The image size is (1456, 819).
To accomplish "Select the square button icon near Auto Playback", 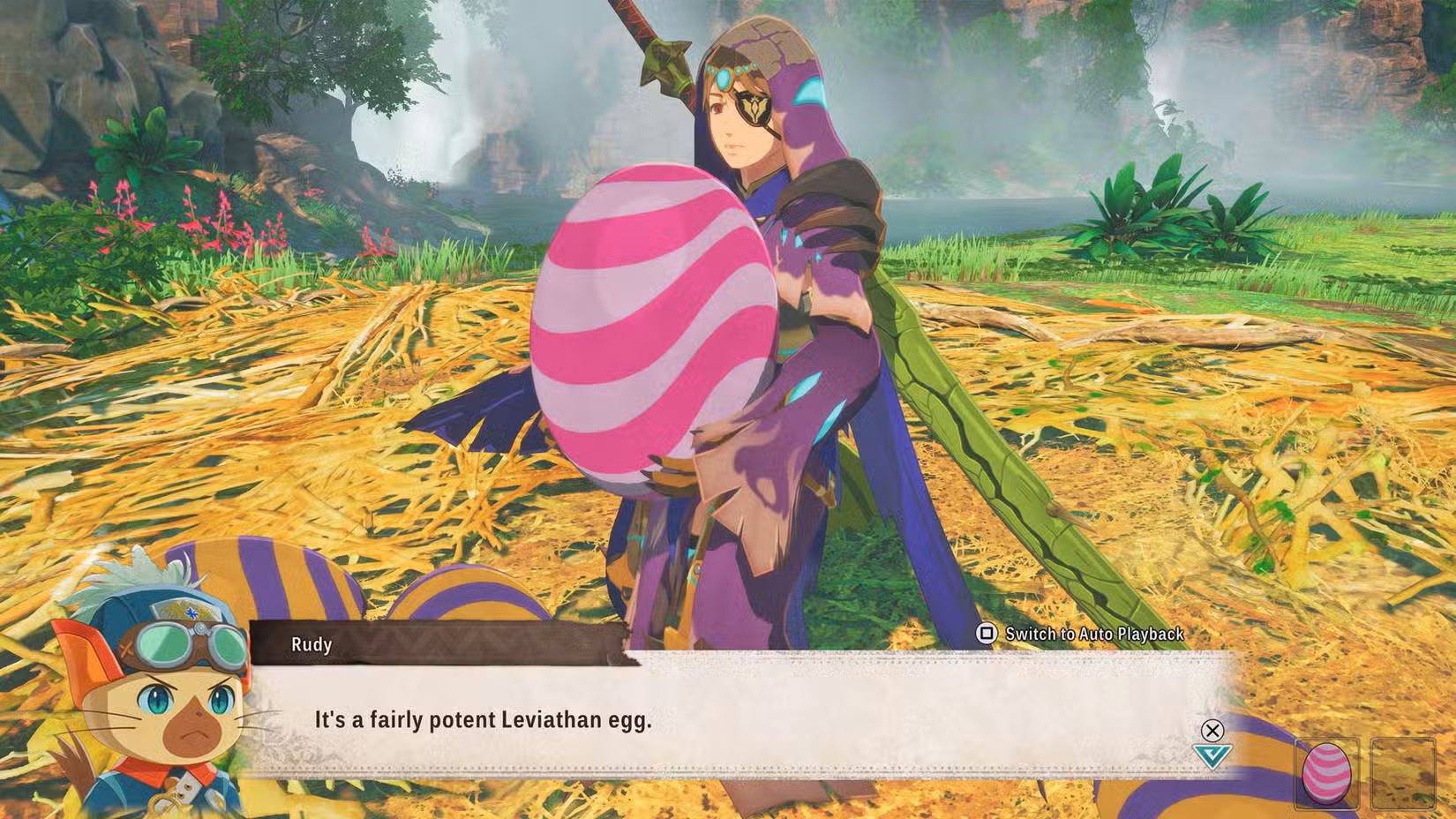I will coord(987,634).
